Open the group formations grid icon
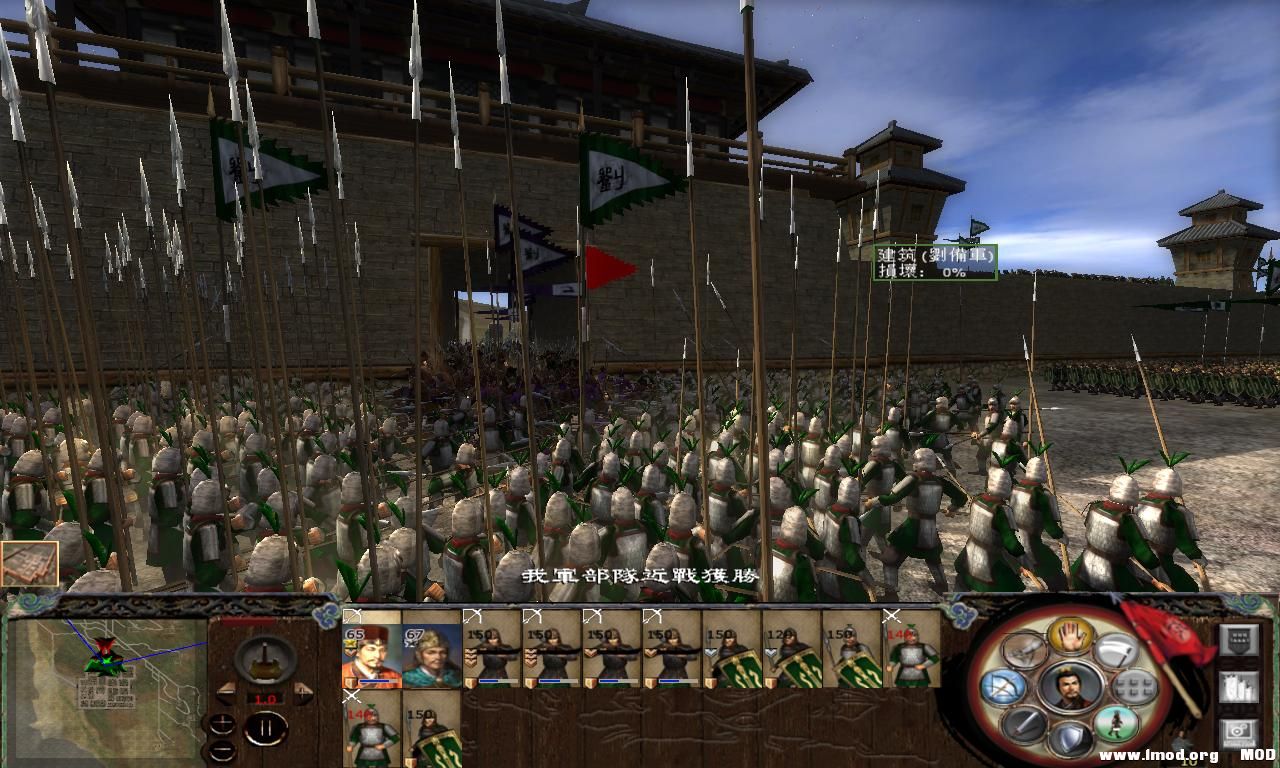This screenshot has width=1280, height=768. (1133, 686)
